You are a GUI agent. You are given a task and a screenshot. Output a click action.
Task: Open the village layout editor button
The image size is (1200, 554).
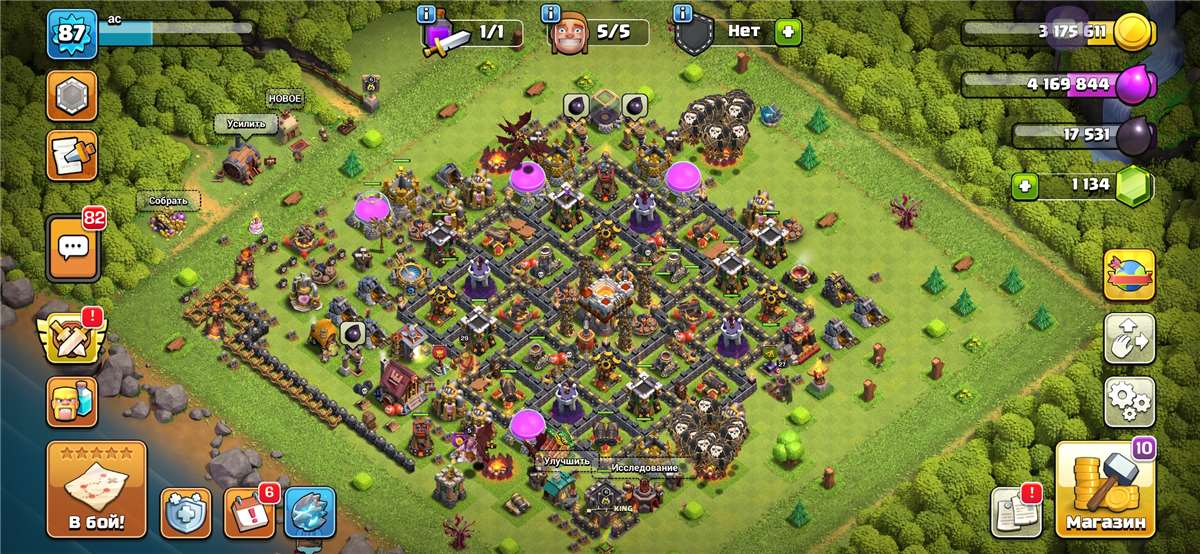(1129, 338)
